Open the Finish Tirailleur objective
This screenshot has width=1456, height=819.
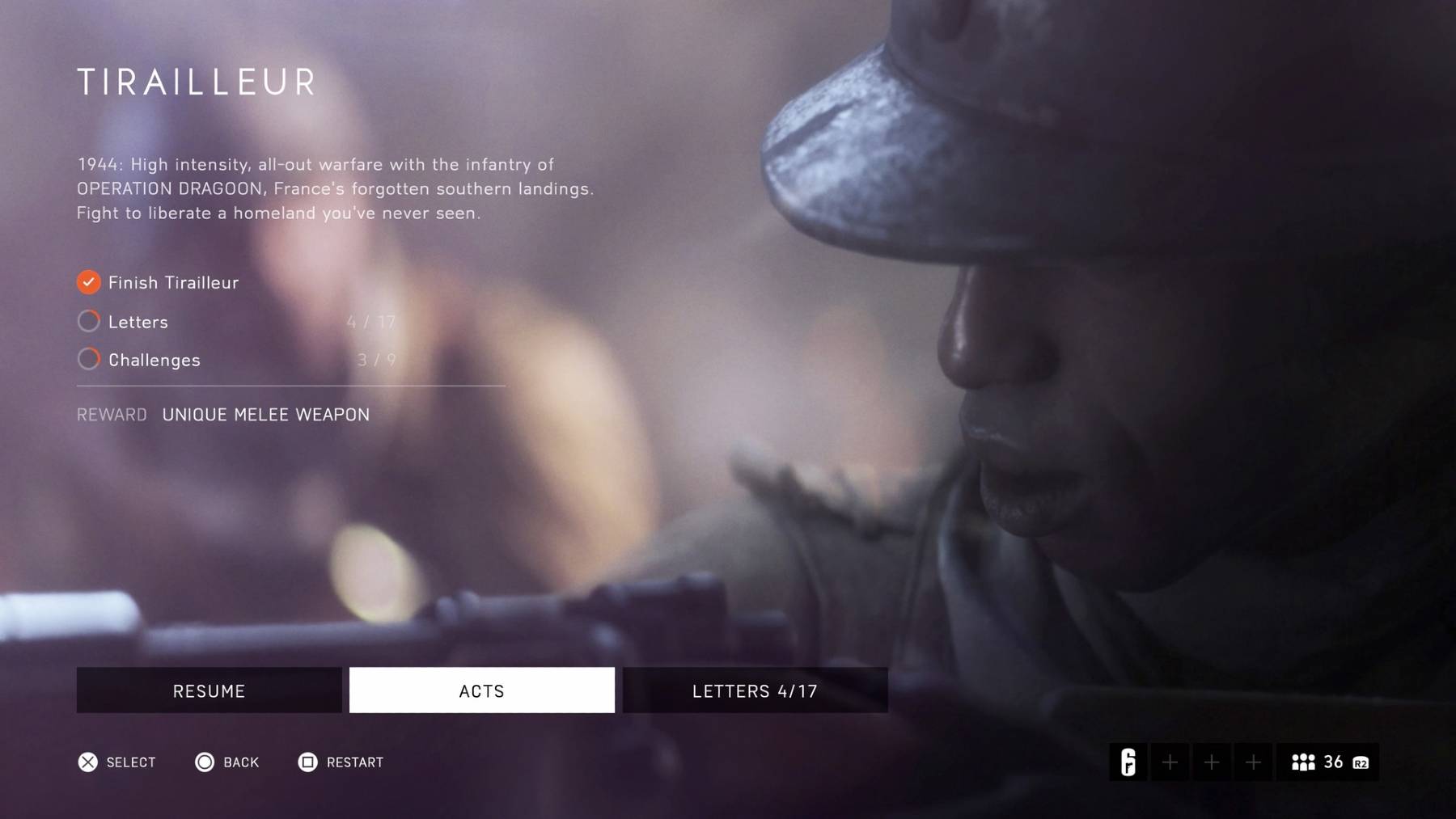(x=172, y=282)
